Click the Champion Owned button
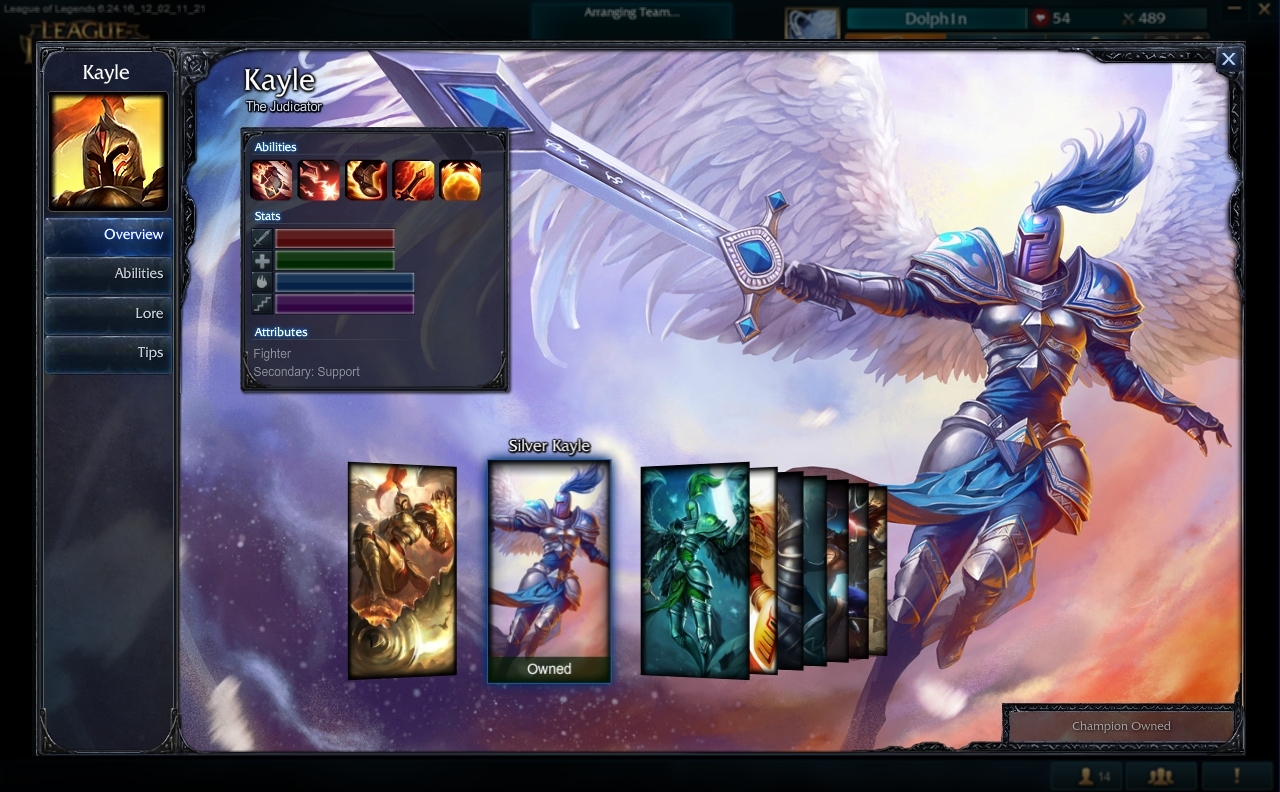Screen dimensions: 1280x792 [x=1119, y=726]
